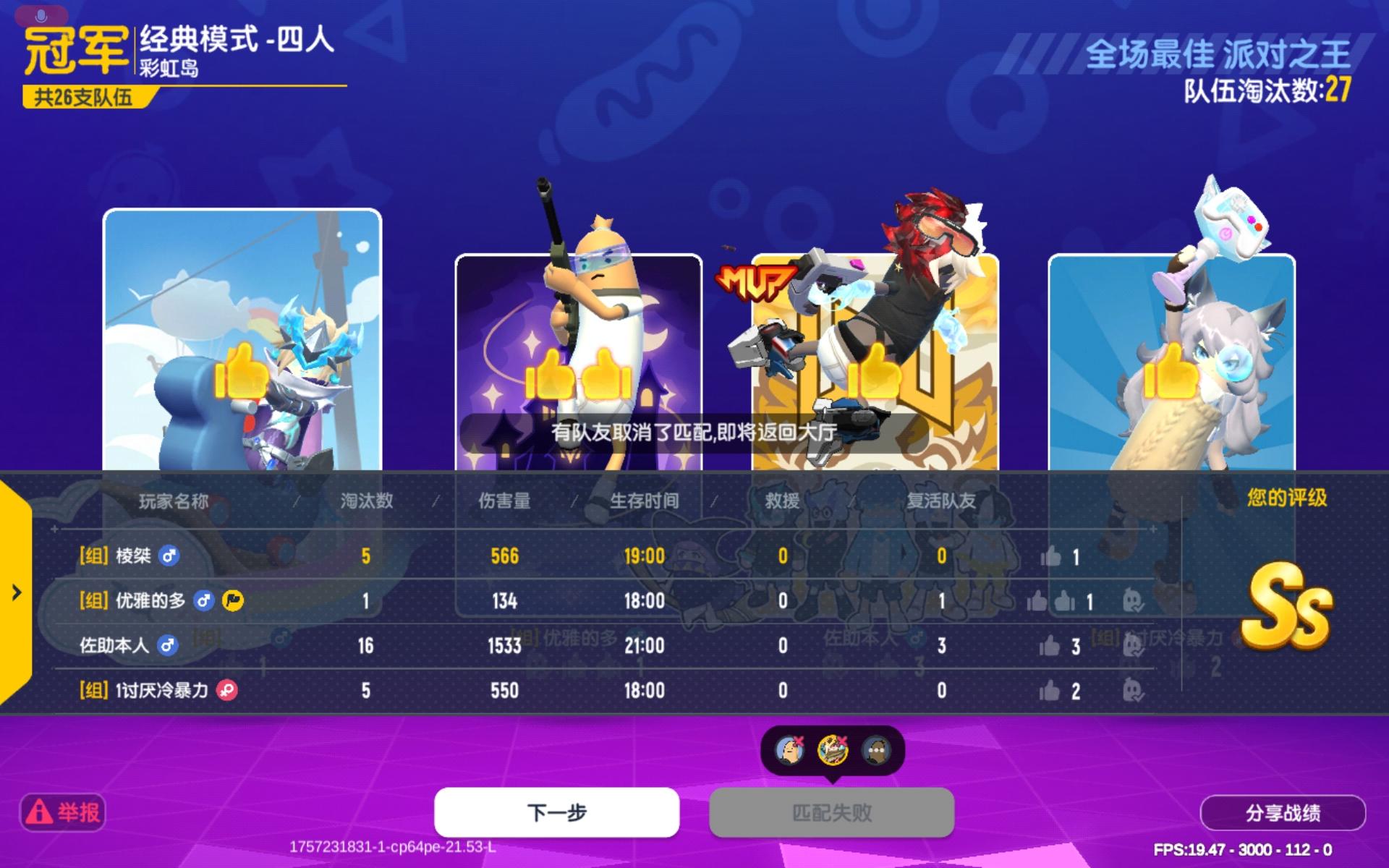Click the 举报 report warning icon
The width and height of the screenshot is (1389, 868).
coord(40,812)
